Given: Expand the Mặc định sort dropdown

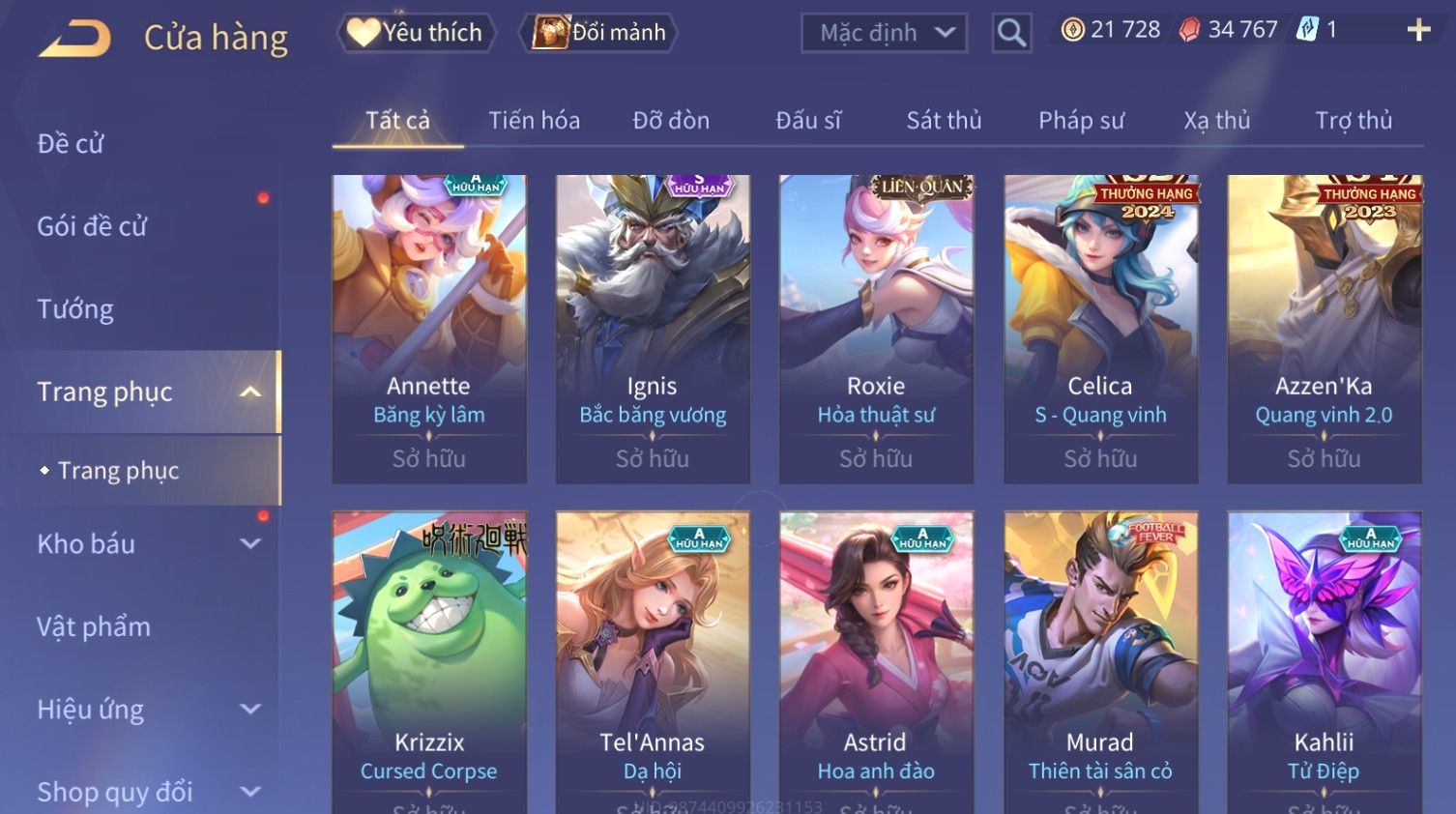Looking at the screenshot, I should tap(884, 33).
